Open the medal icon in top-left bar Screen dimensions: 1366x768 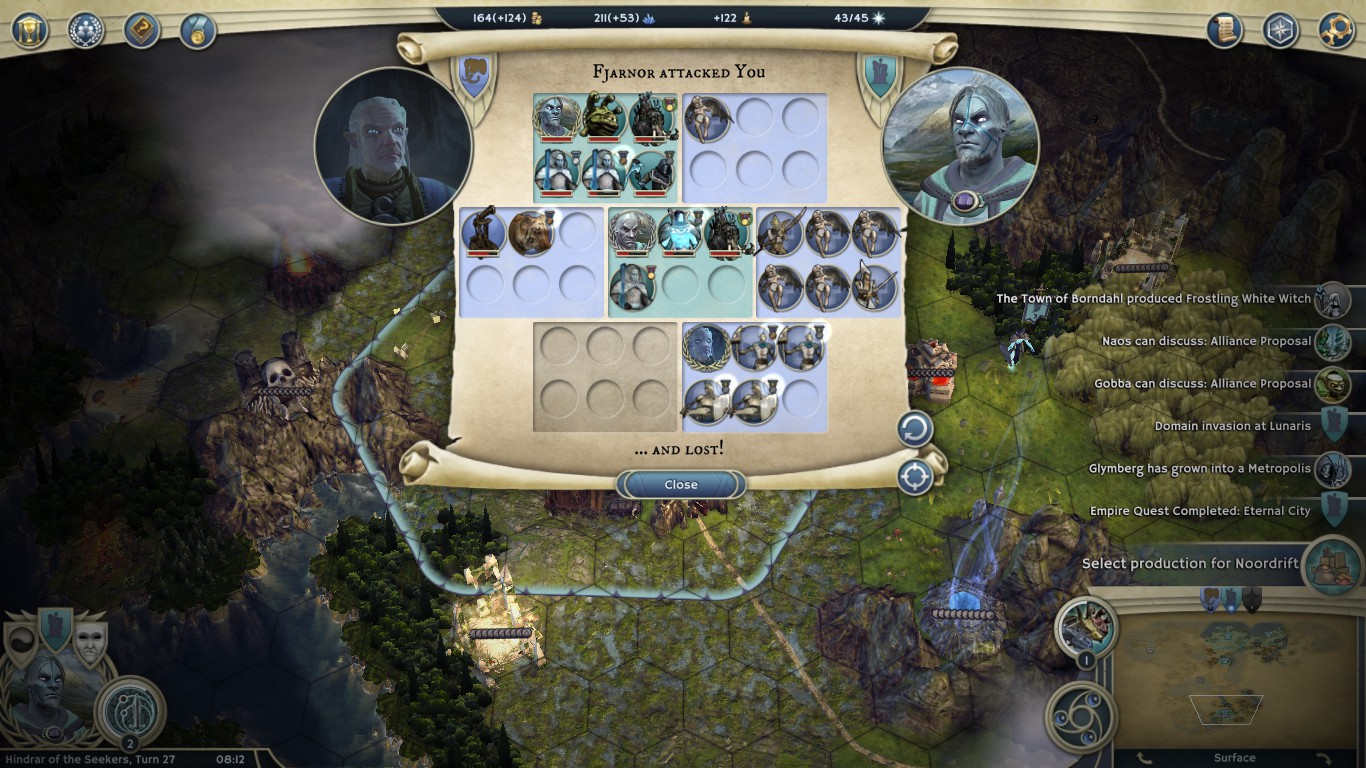coord(198,30)
